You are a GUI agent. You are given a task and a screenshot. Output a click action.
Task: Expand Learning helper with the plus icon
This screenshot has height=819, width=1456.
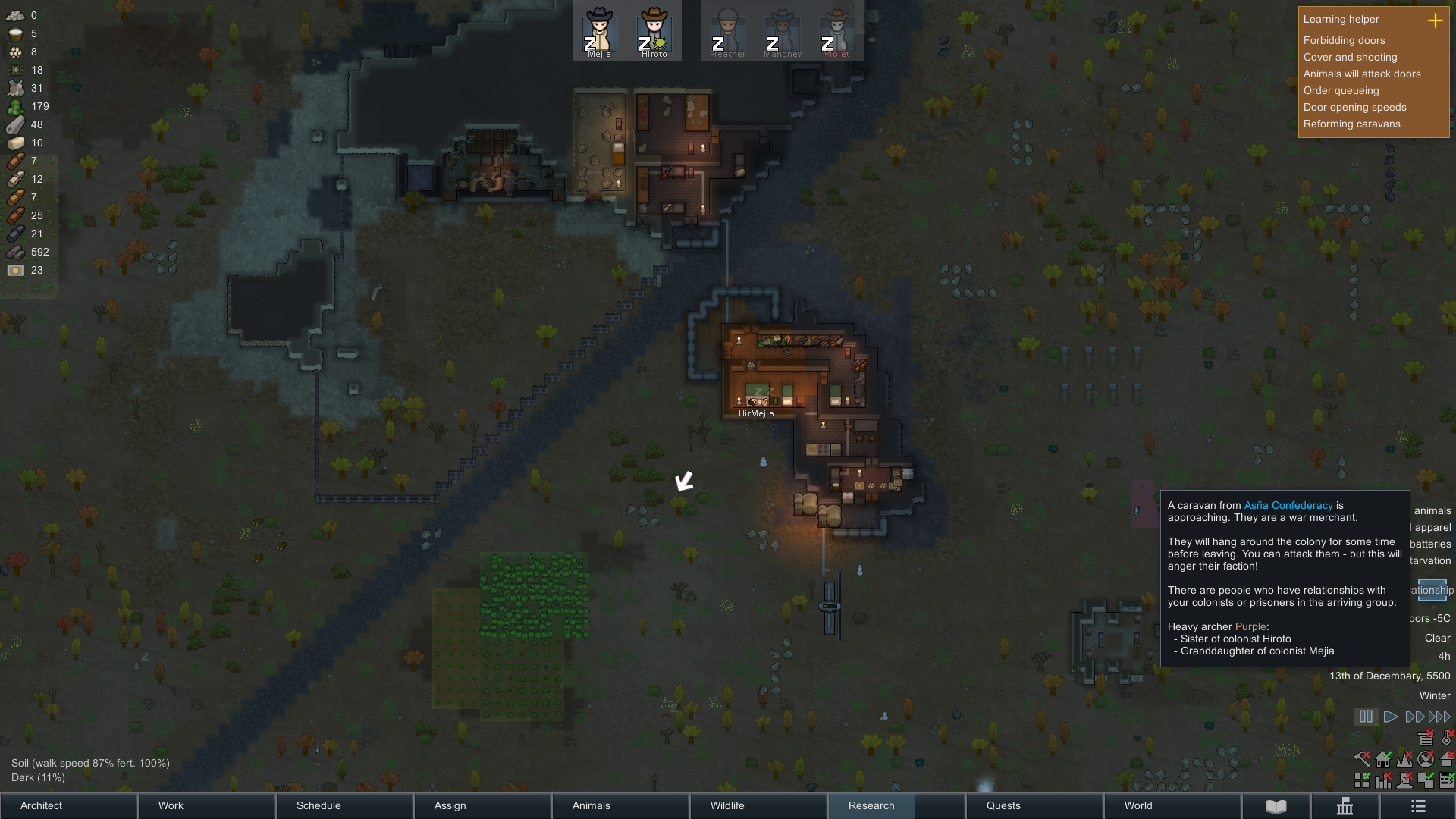tap(1435, 20)
